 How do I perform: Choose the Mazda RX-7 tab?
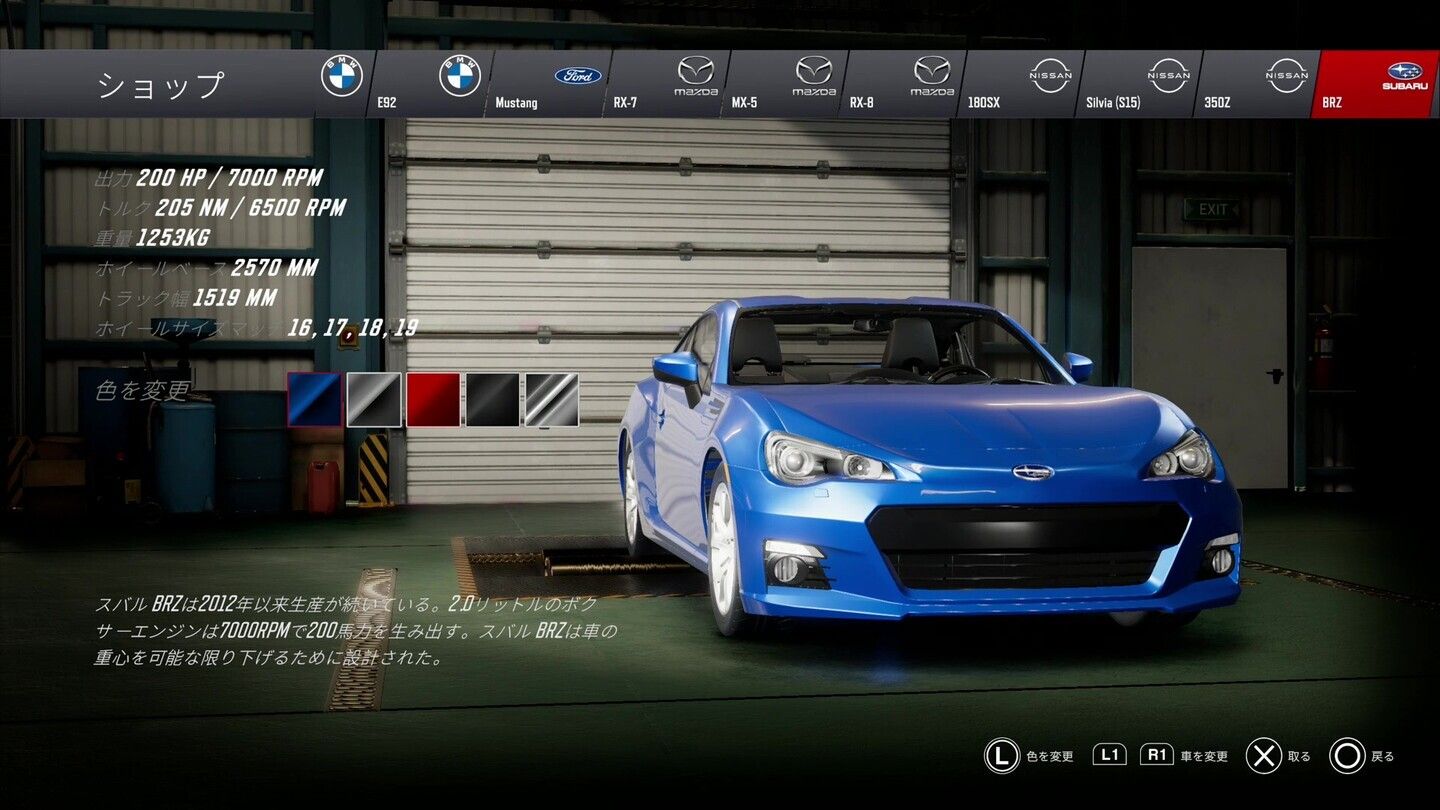[x=667, y=84]
